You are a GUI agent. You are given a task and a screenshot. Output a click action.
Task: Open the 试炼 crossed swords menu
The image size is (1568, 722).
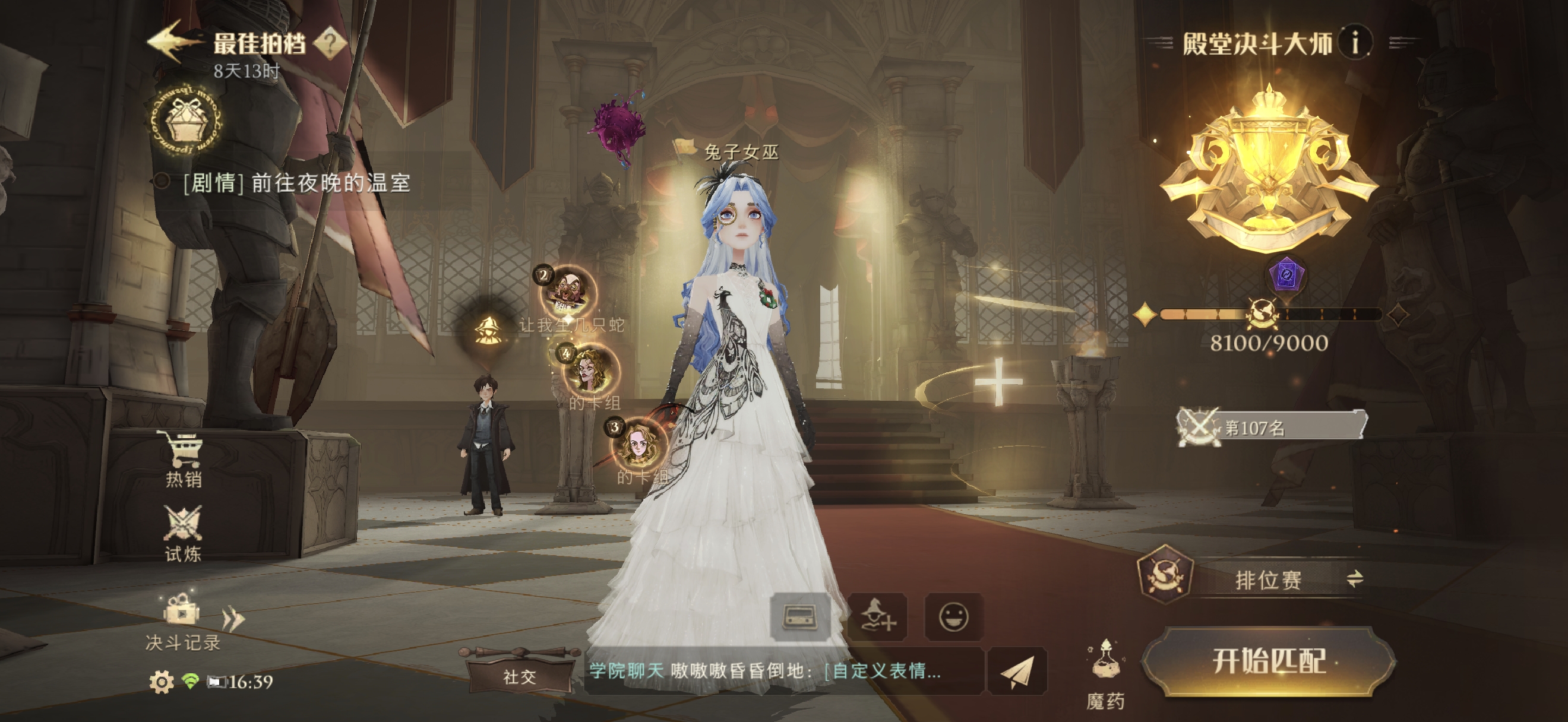click(x=182, y=533)
